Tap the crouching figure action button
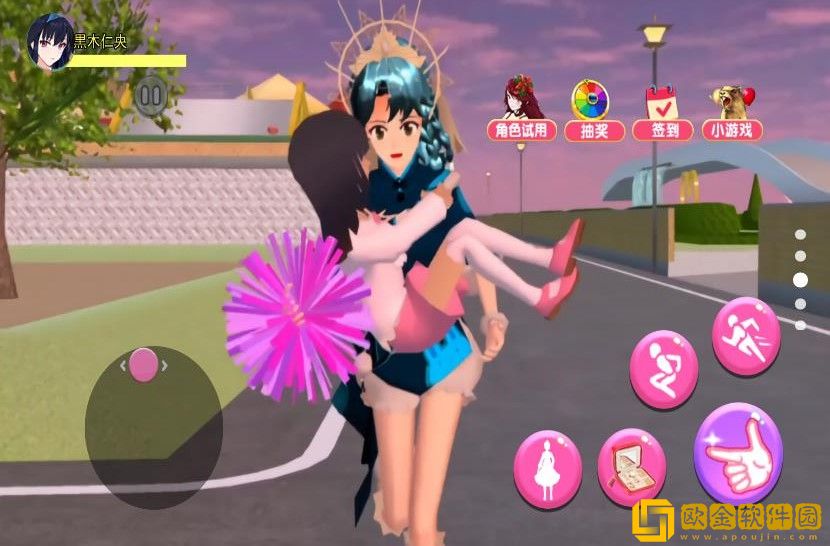 click(x=663, y=369)
